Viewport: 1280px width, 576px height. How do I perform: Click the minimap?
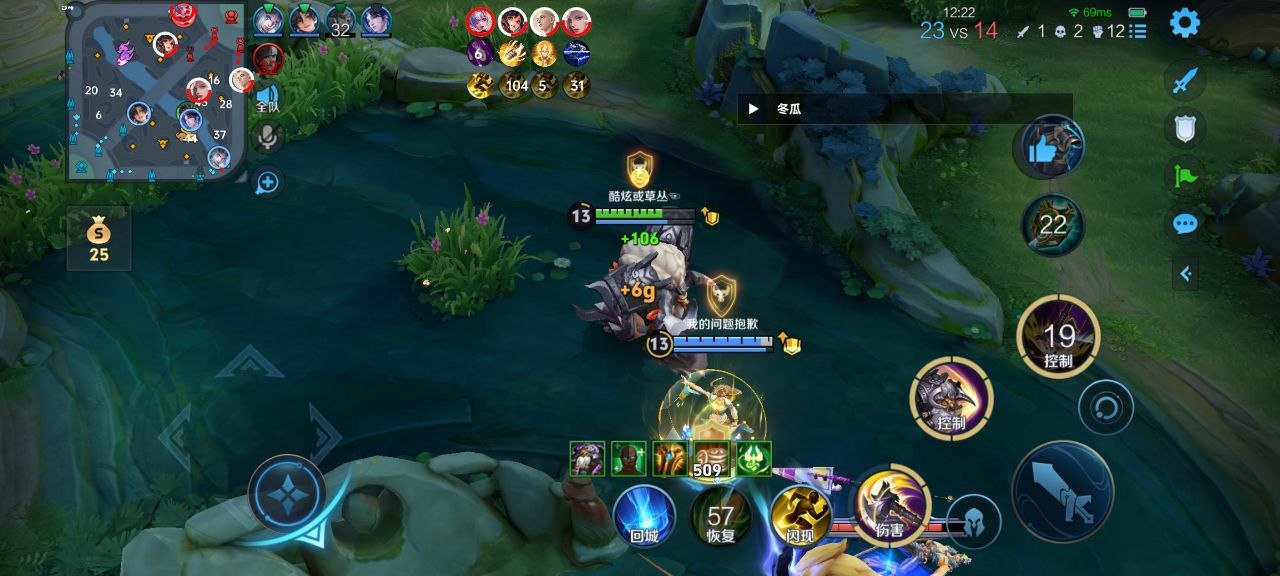155,91
